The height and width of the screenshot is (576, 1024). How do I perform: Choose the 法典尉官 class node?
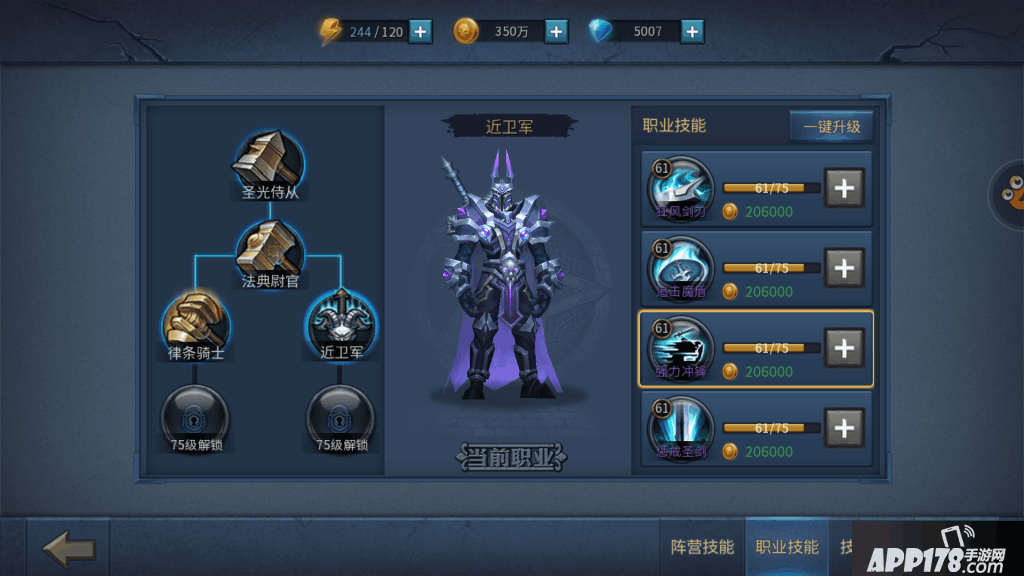(x=269, y=248)
